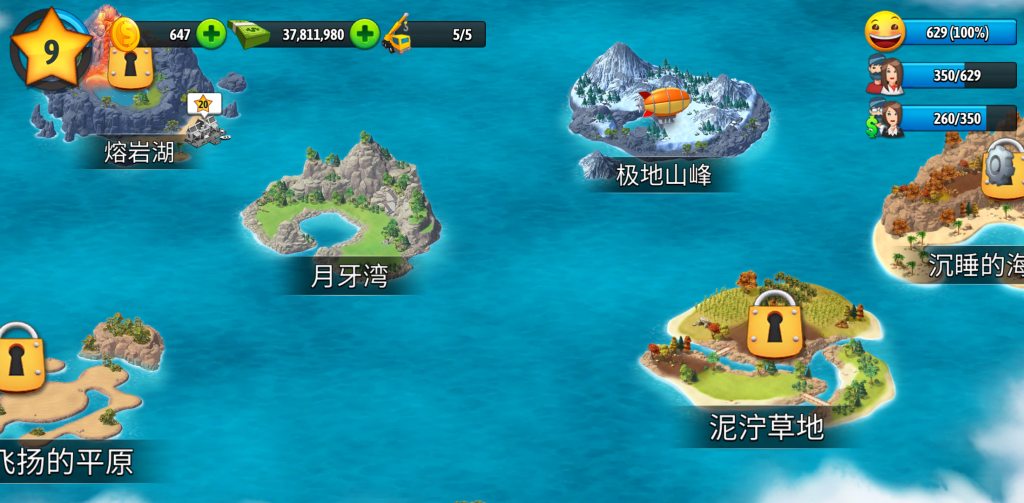Tap the yellow crane builder icon
Viewport: 1024px width, 503px height.
398,34
